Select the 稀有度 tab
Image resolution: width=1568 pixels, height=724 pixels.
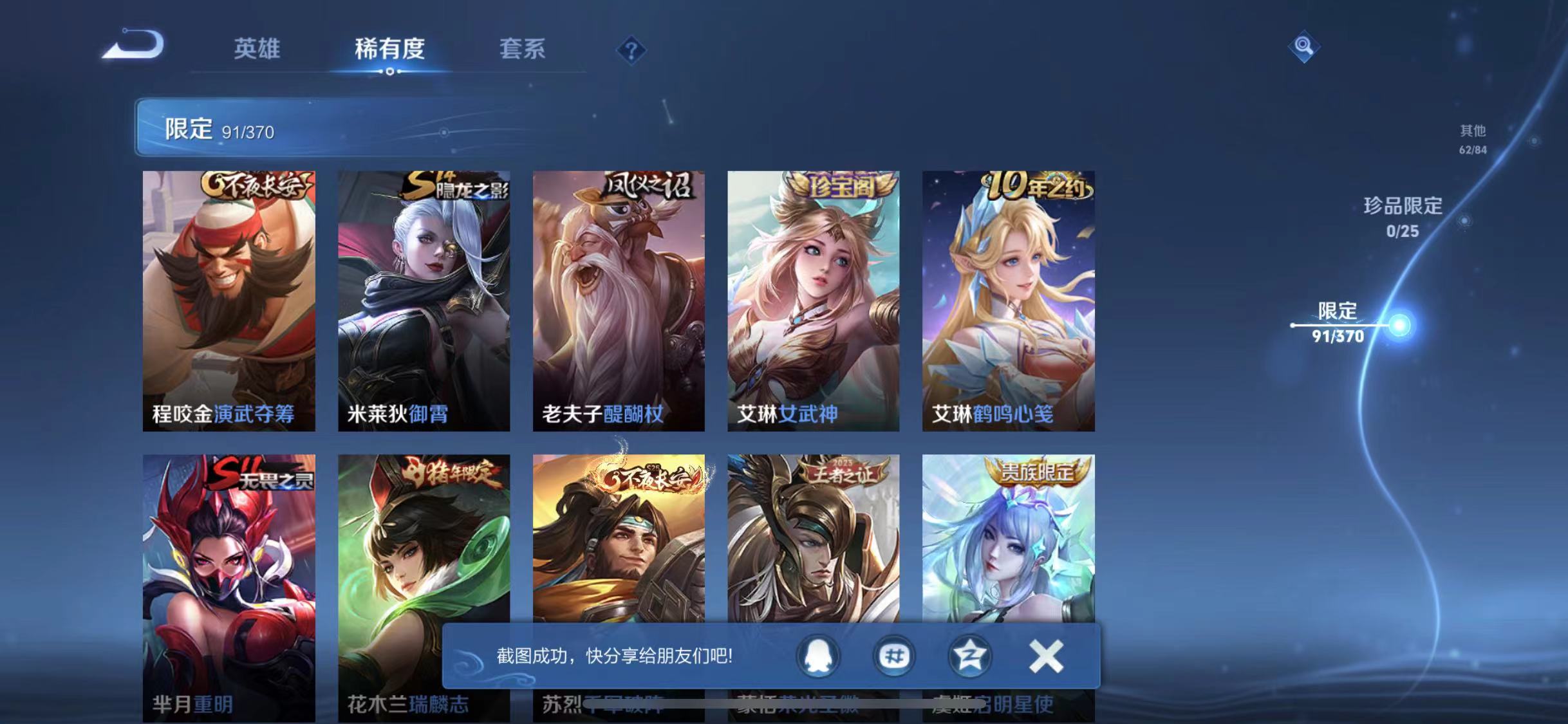point(389,50)
